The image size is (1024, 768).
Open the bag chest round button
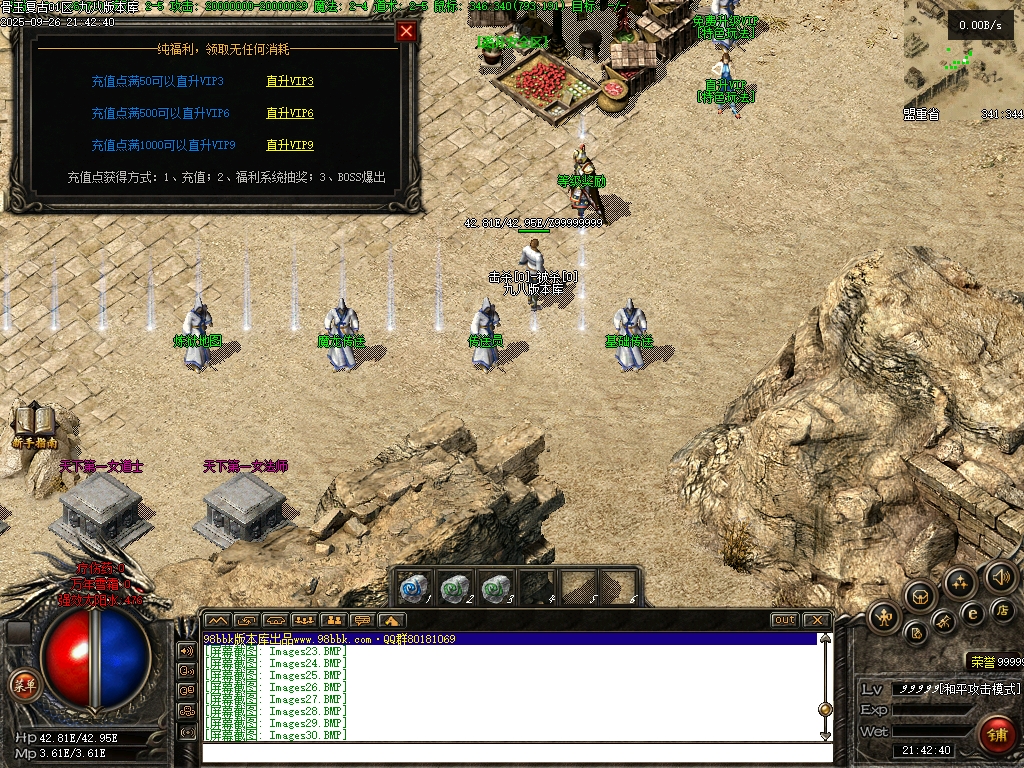tap(921, 596)
